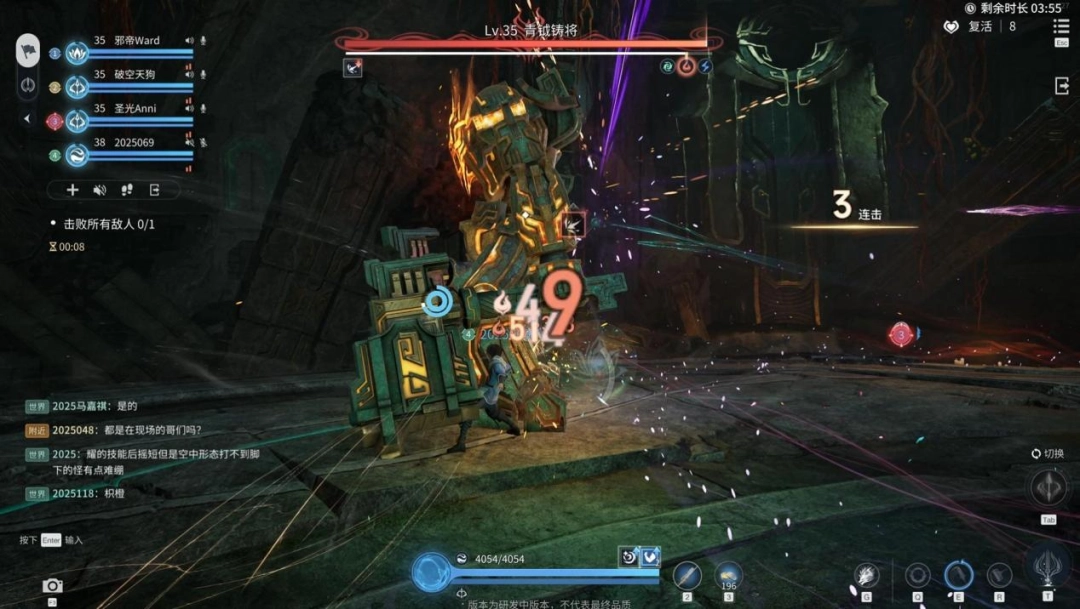This screenshot has width=1080, height=609.
Task: Switch to the circular tab under the flag
Action: pos(28,85)
